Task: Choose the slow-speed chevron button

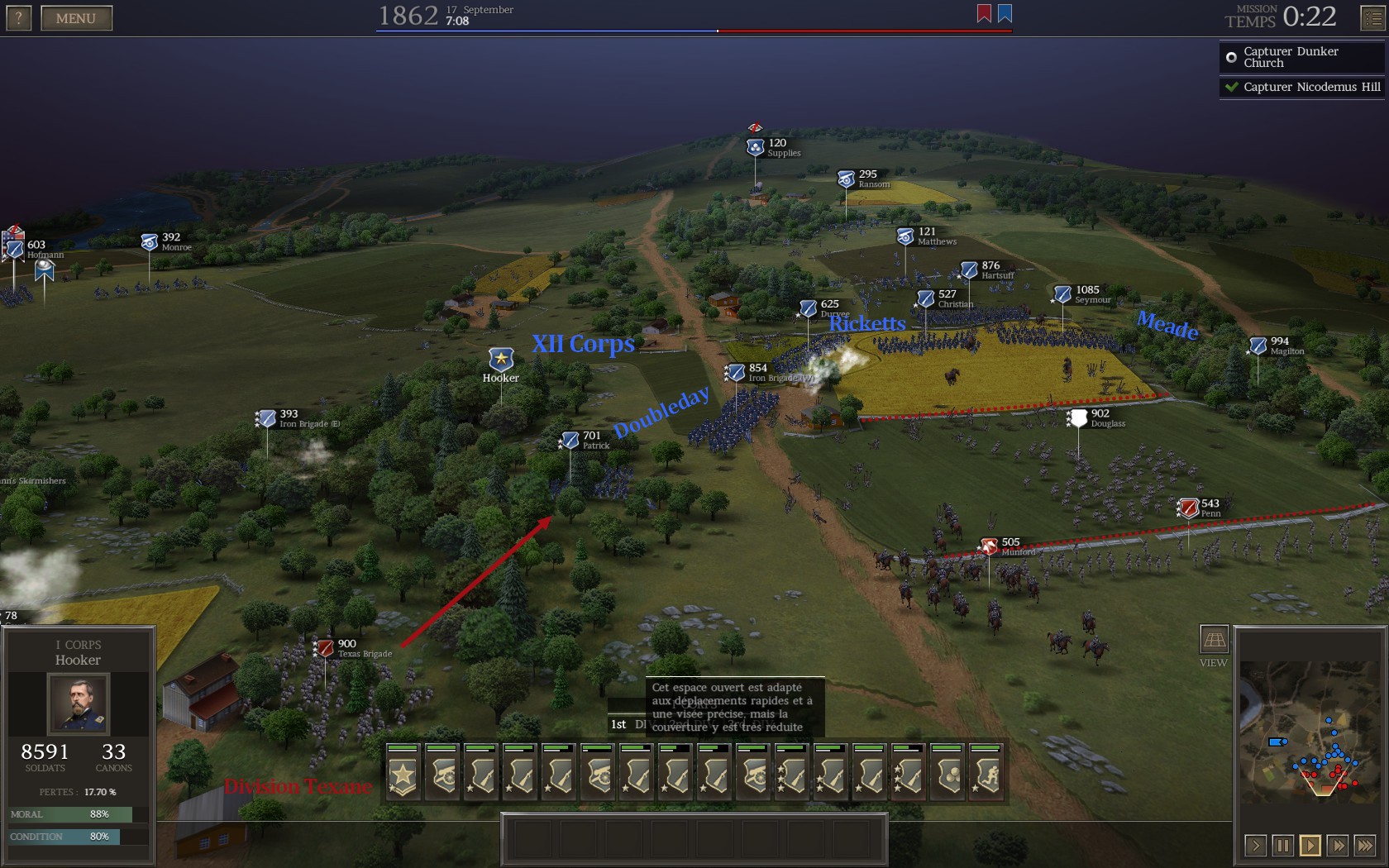Action: pos(1256,845)
